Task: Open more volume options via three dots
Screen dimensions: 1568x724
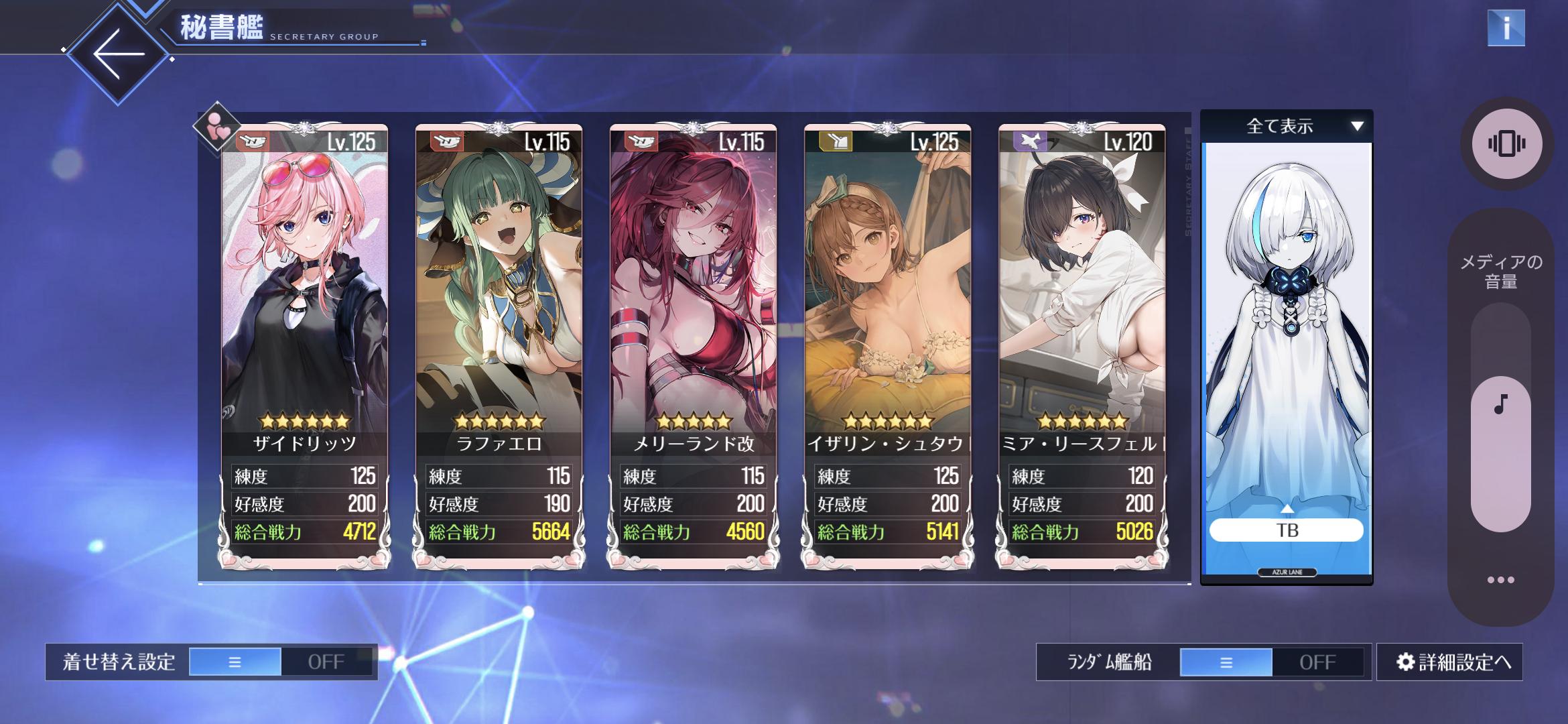Action: pyautogui.click(x=1500, y=580)
